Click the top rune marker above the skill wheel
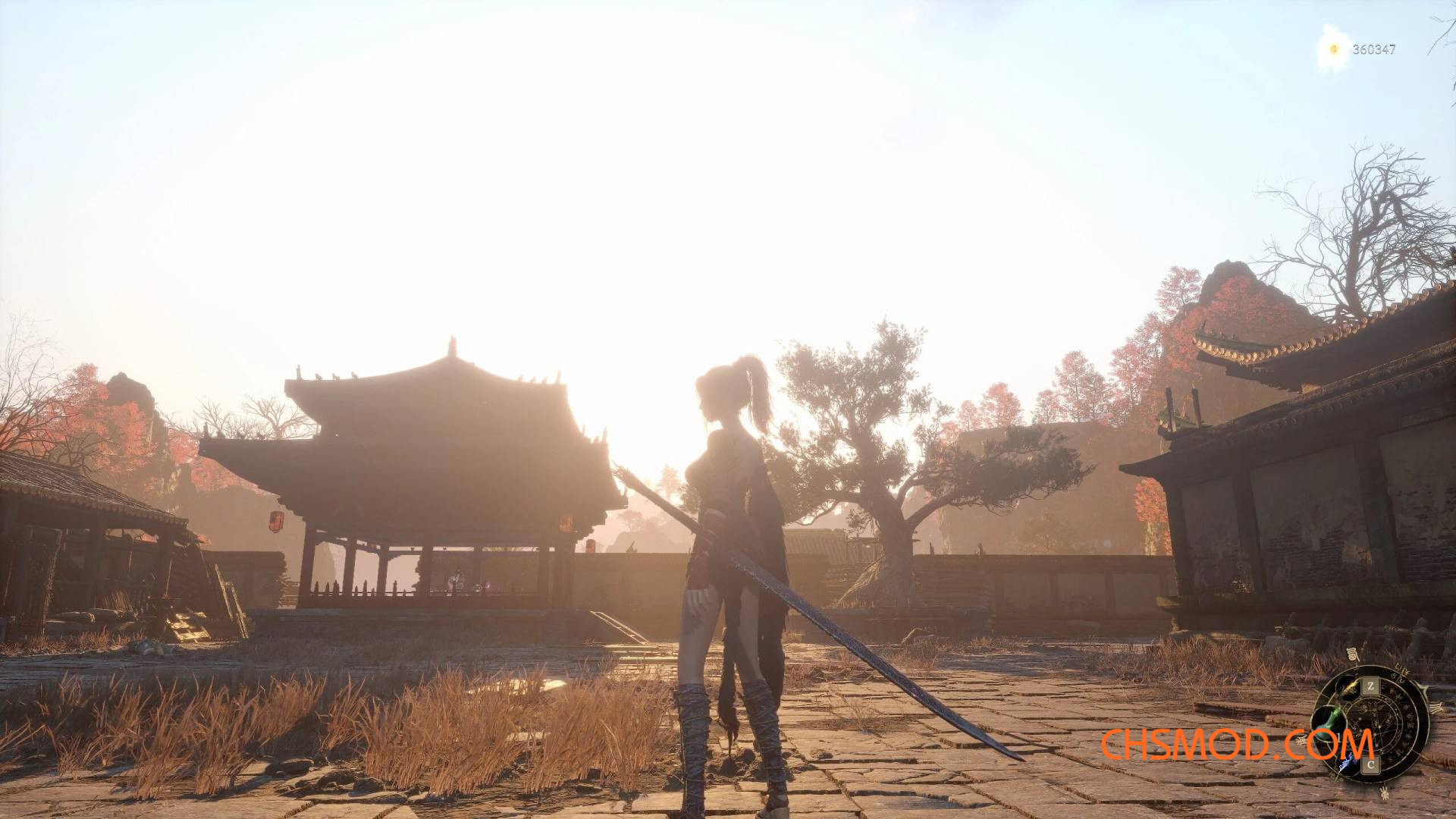The height and width of the screenshot is (819, 1456). tap(1354, 653)
